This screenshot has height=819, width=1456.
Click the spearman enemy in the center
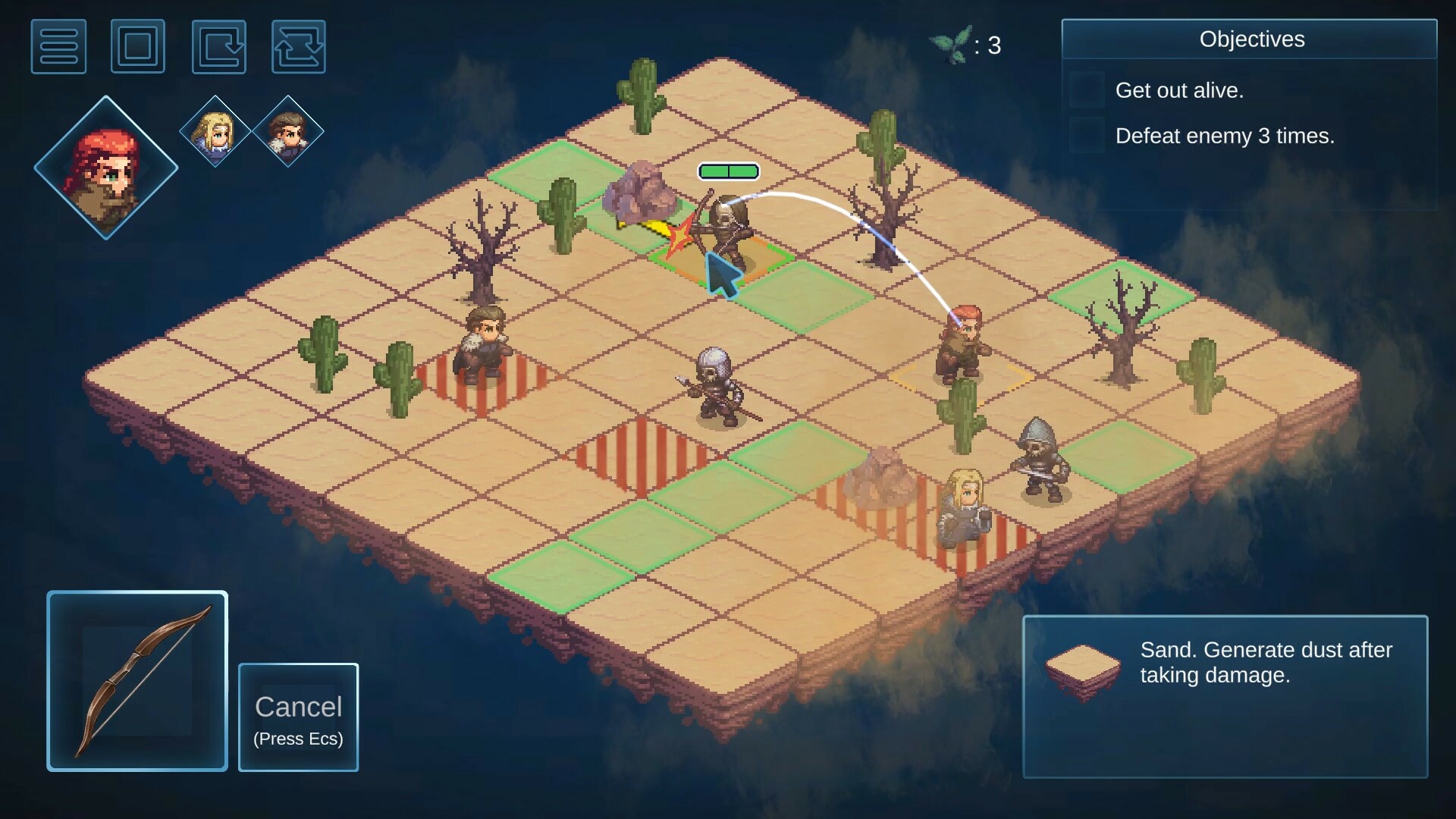tap(715, 387)
